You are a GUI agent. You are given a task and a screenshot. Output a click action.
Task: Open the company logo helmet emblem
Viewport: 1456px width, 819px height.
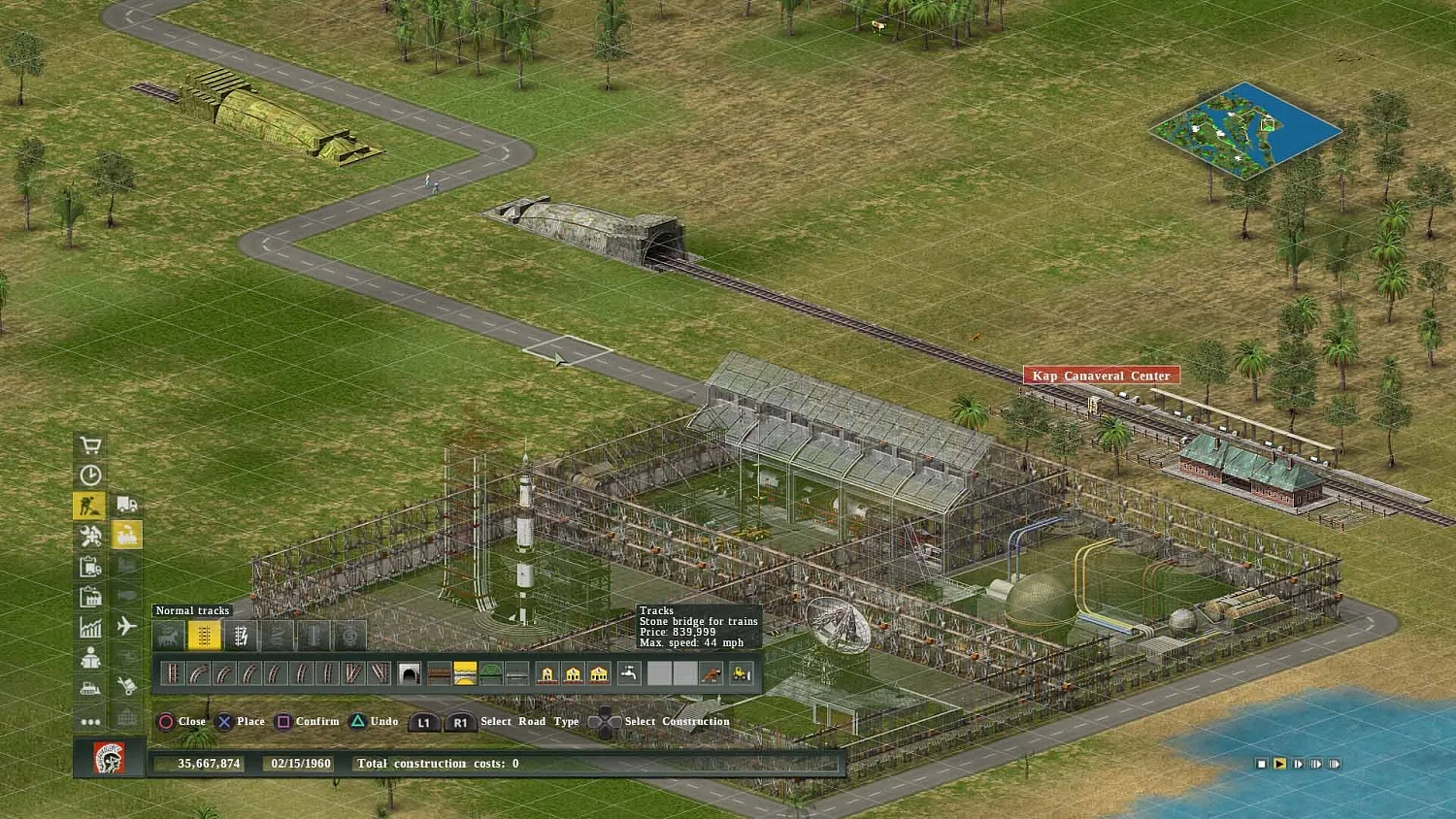(x=109, y=758)
